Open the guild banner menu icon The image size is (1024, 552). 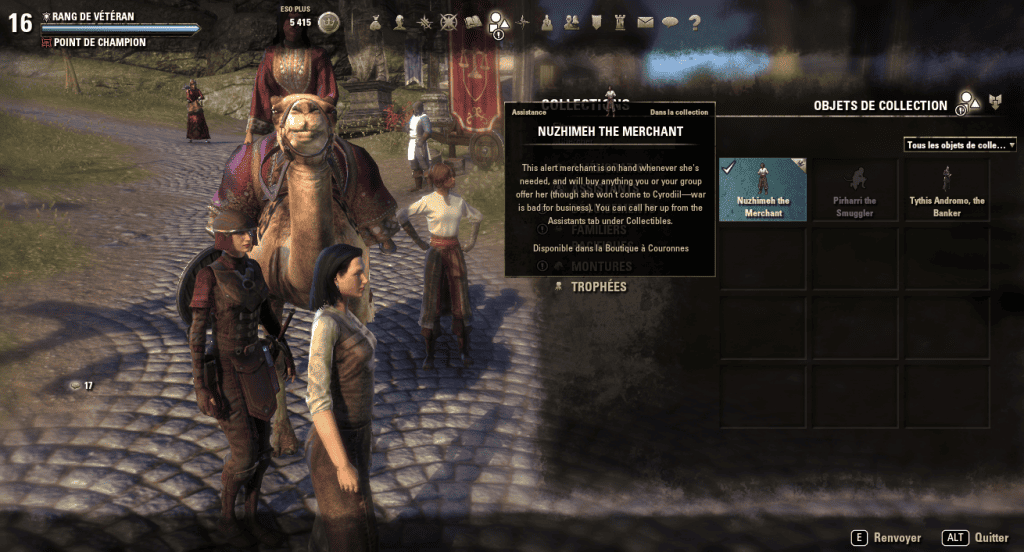pyautogui.click(x=596, y=21)
